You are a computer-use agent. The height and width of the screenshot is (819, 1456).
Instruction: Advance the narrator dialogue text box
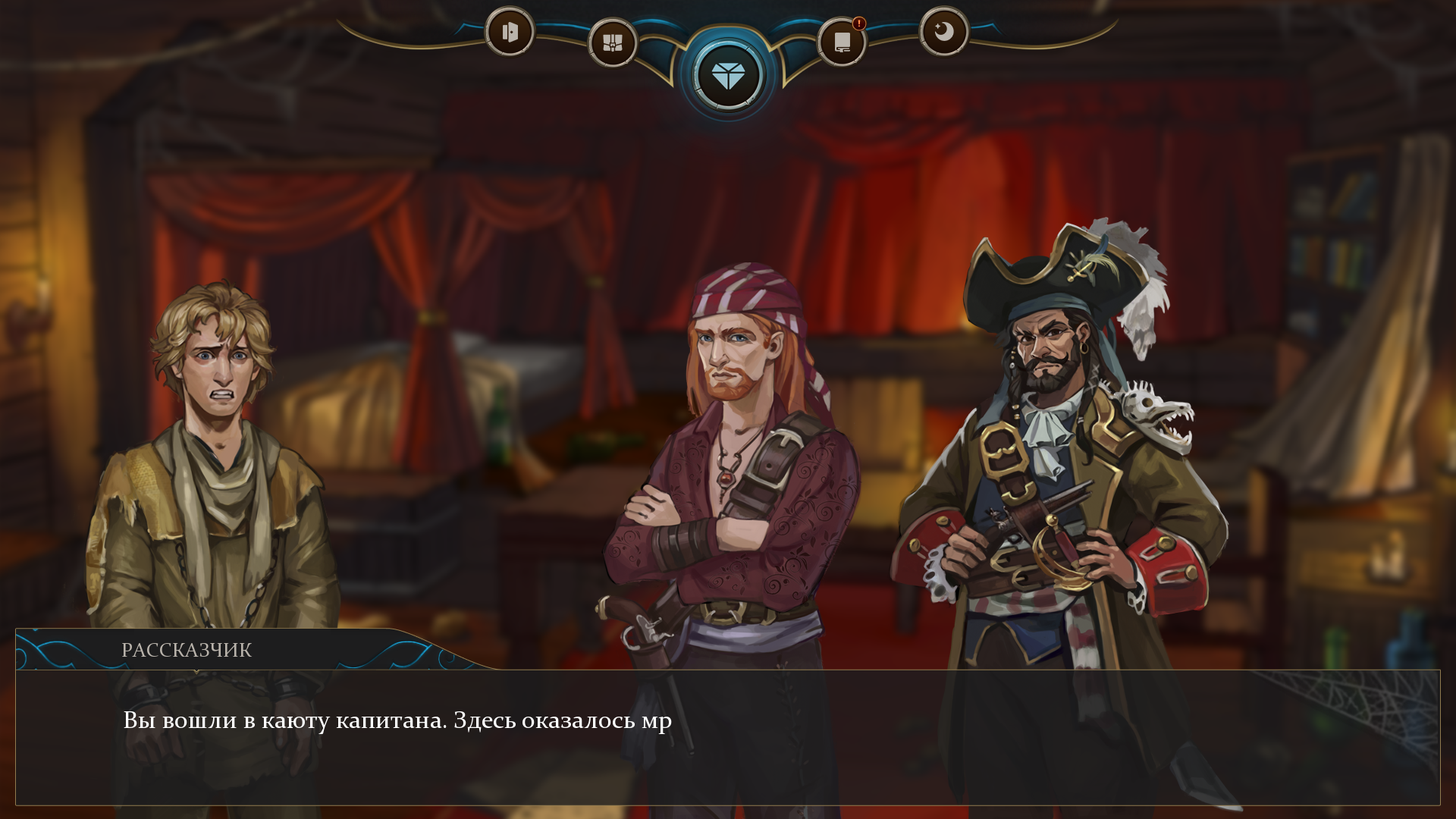tap(728, 736)
